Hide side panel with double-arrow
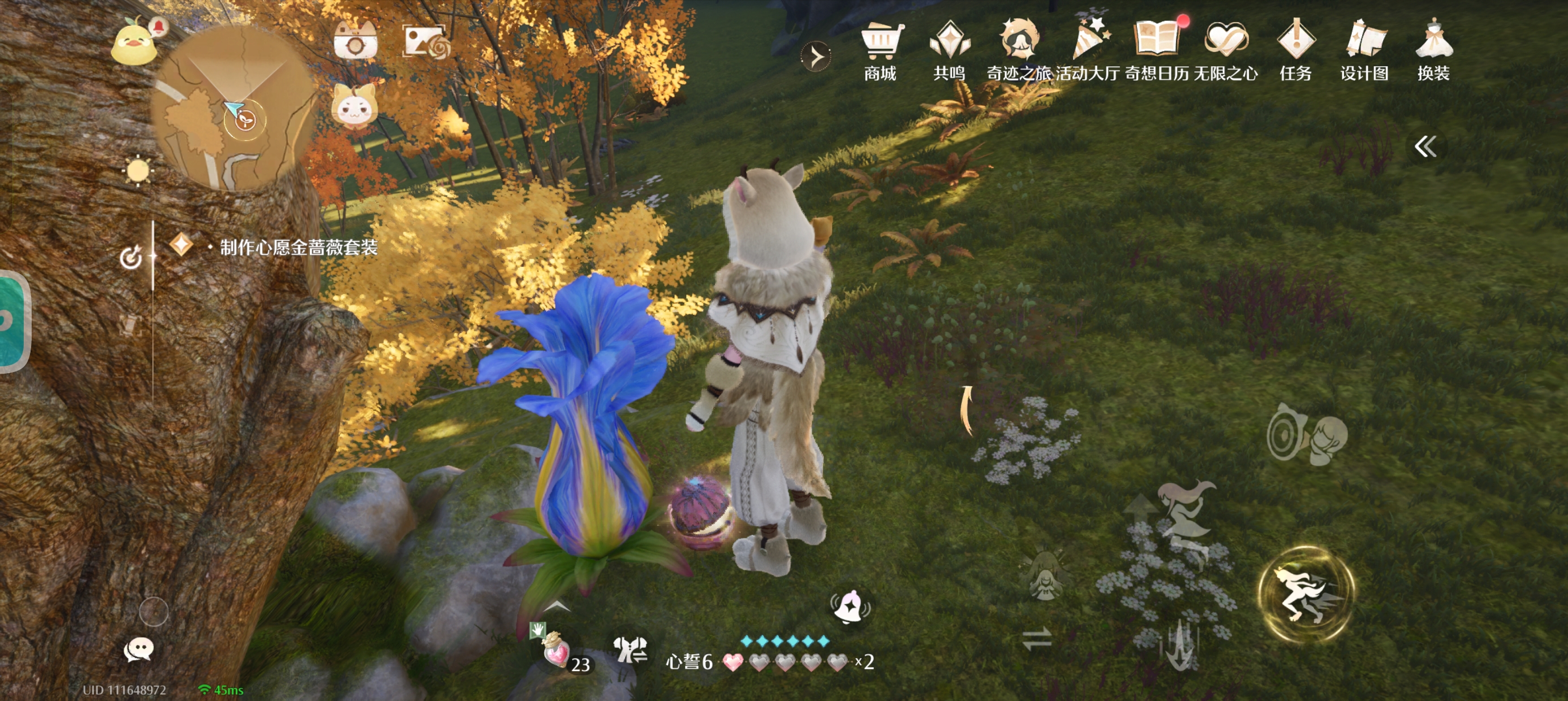This screenshot has width=1568, height=701. pos(1425,146)
